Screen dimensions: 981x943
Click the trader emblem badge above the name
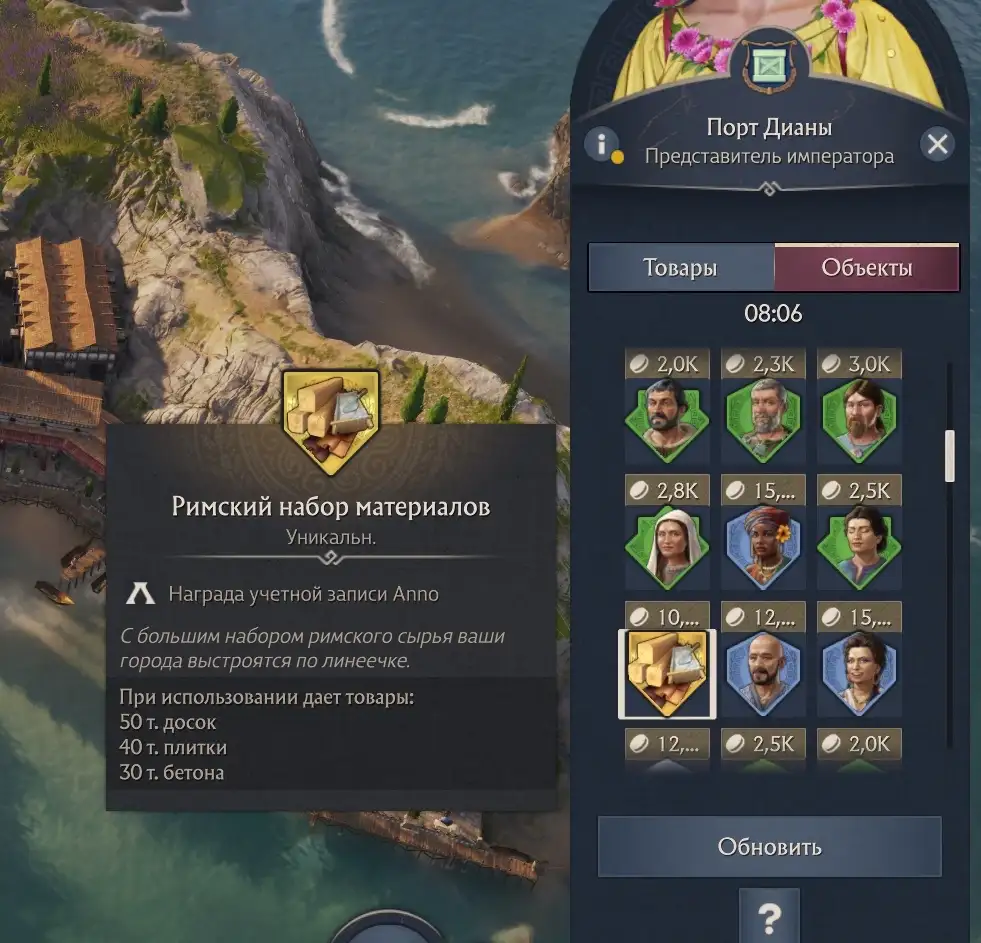tap(769, 68)
